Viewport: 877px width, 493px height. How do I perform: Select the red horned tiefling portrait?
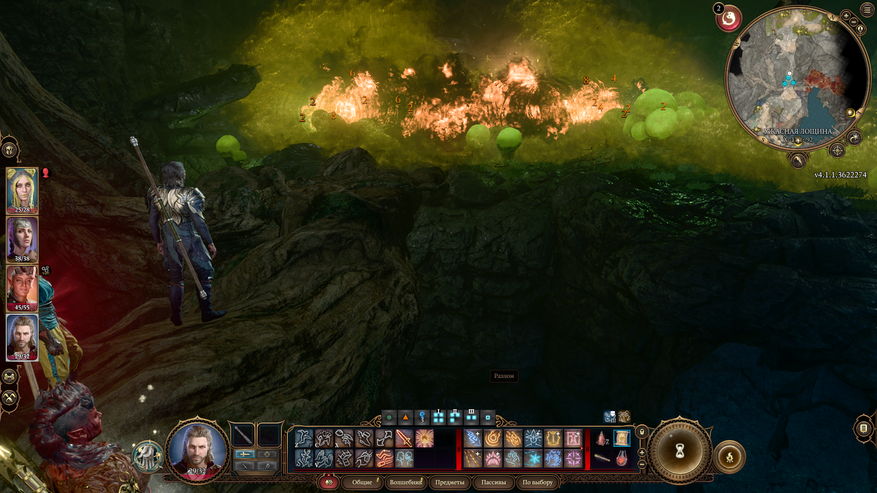click(22, 287)
